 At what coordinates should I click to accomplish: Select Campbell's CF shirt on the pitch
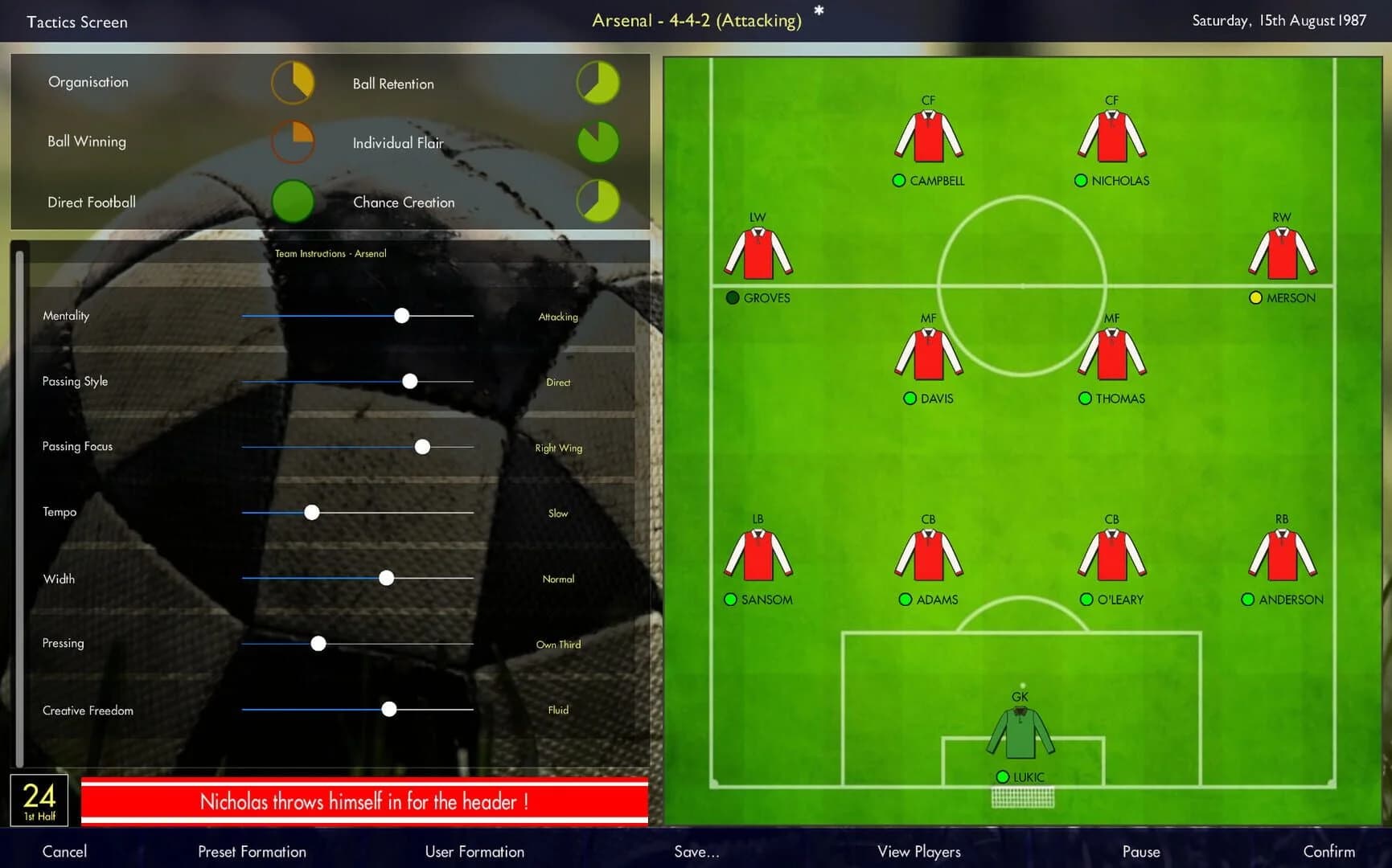pyautogui.click(x=929, y=135)
